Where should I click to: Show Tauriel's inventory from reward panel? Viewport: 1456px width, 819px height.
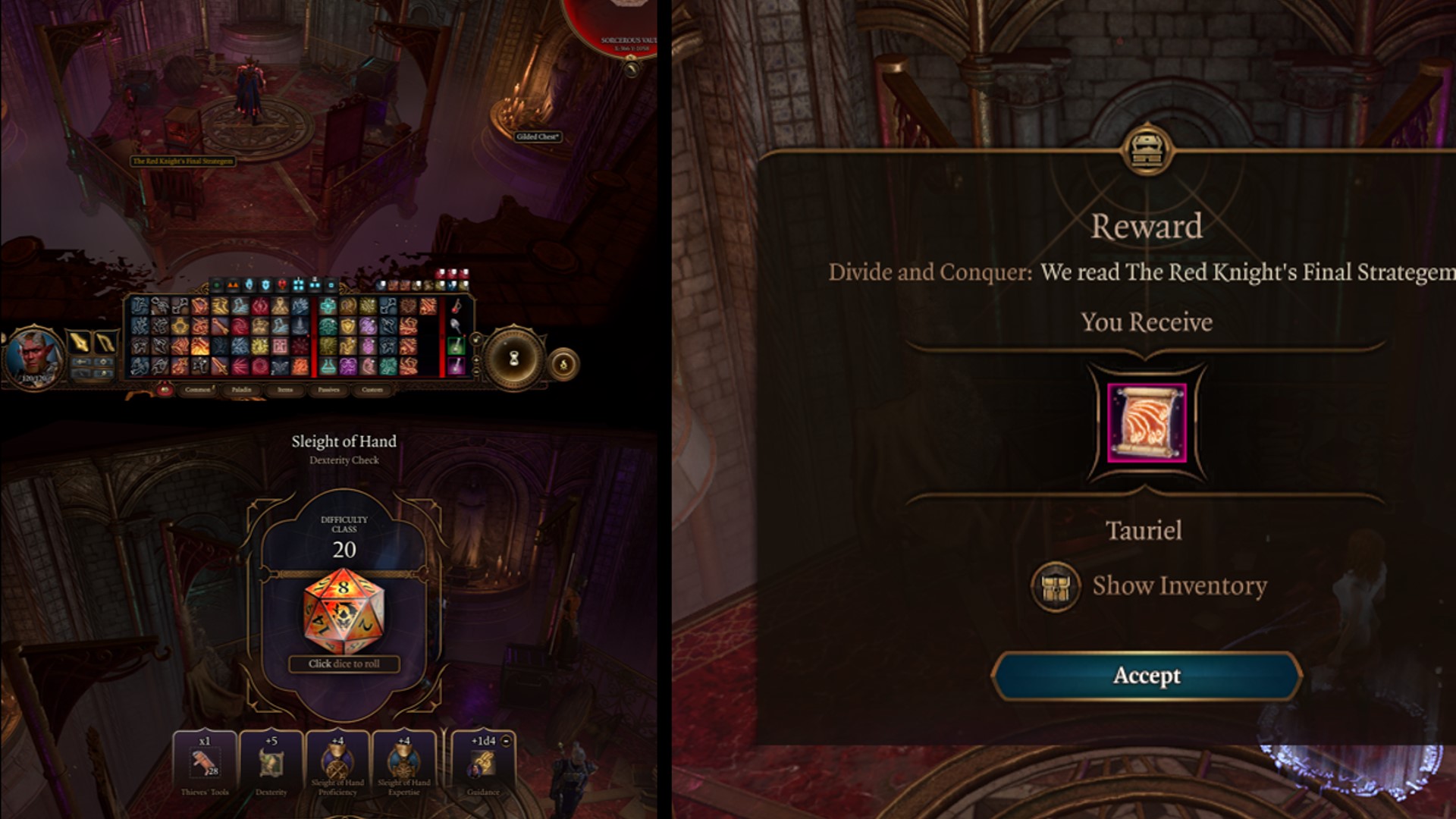coord(1149,585)
